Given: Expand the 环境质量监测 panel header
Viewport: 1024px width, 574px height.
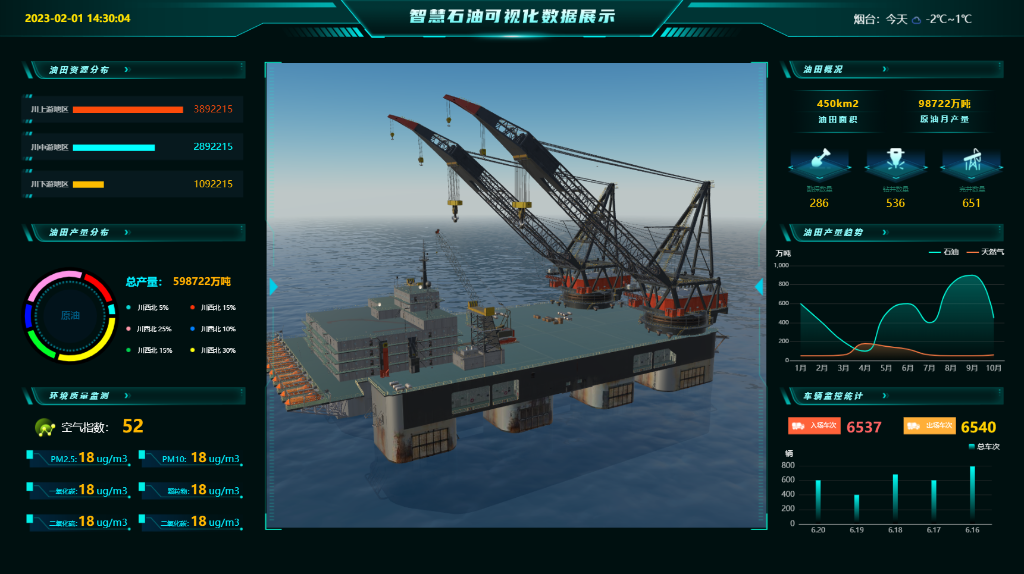Looking at the screenshot, I should pos(126,395).
